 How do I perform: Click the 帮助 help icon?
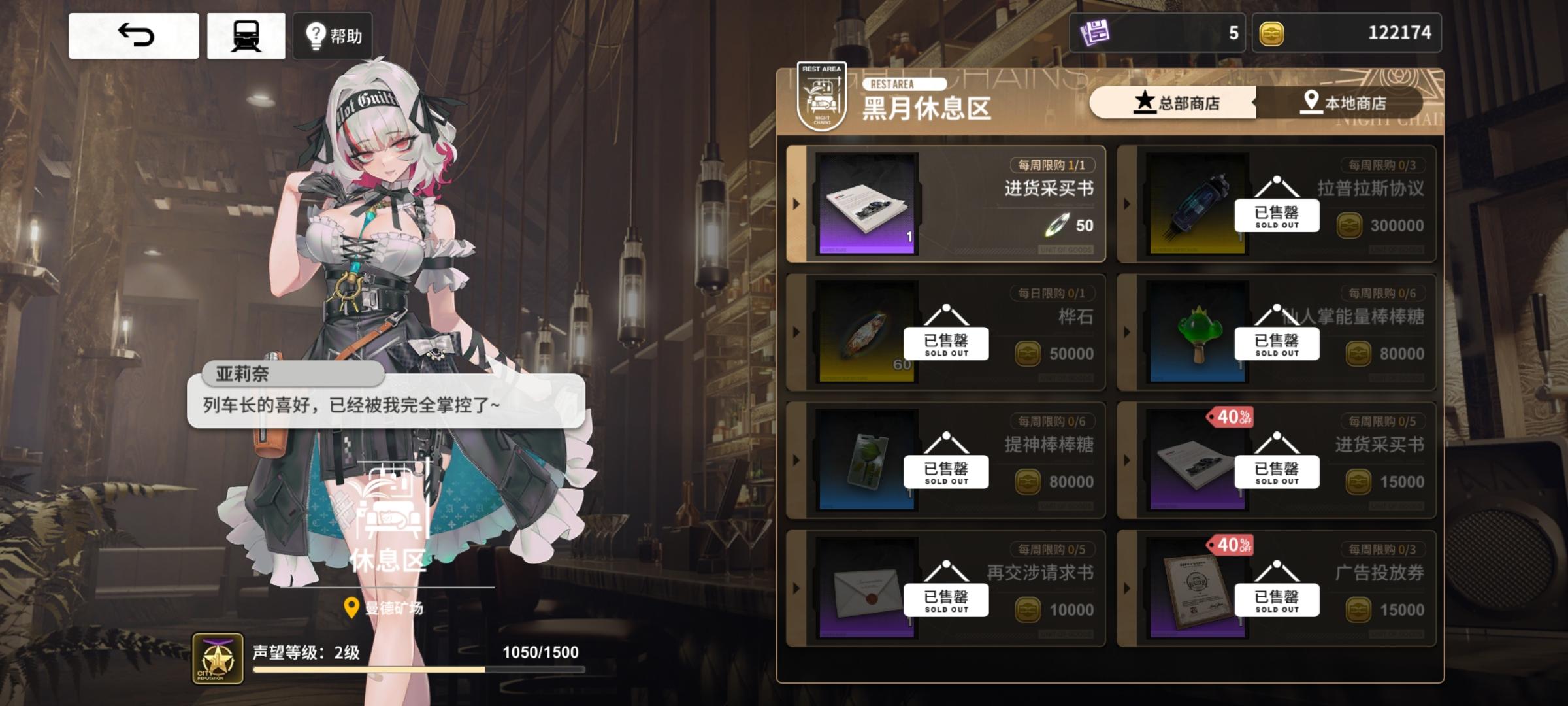coord(332,36)
